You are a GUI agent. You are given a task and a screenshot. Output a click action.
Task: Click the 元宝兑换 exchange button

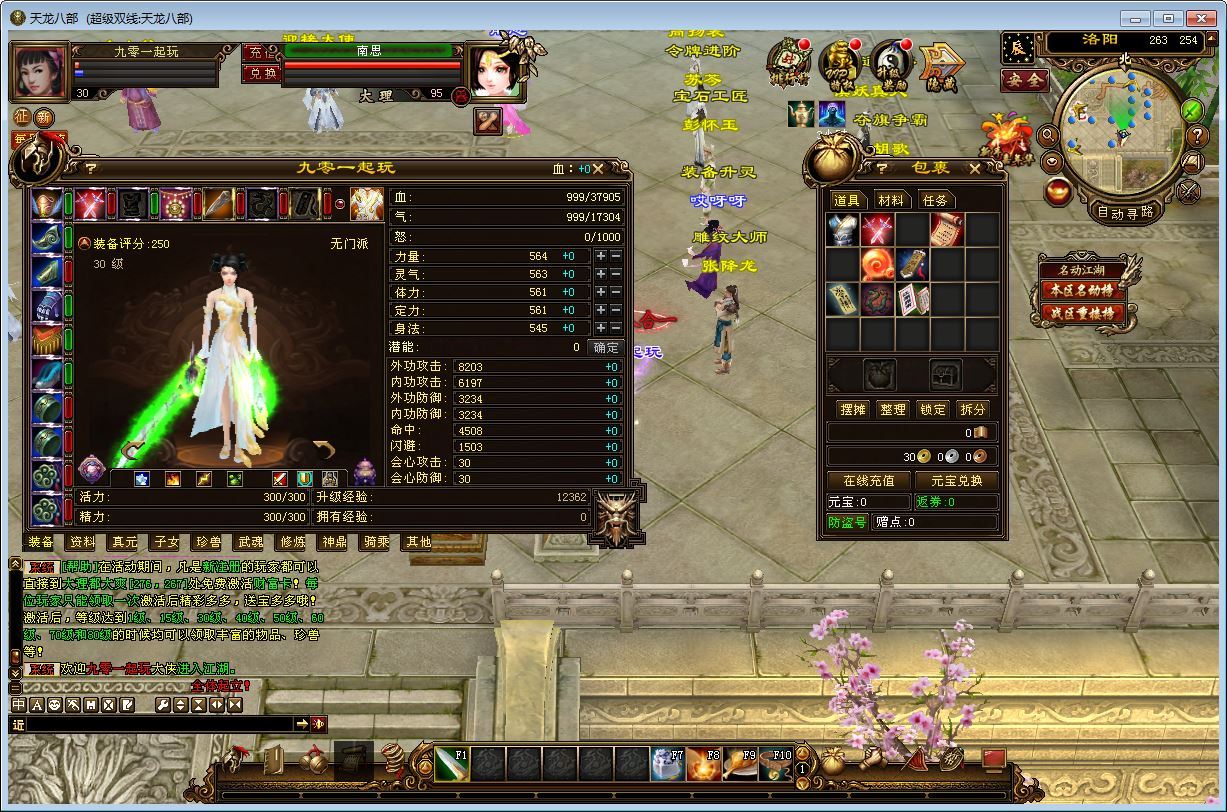point(956,481)
